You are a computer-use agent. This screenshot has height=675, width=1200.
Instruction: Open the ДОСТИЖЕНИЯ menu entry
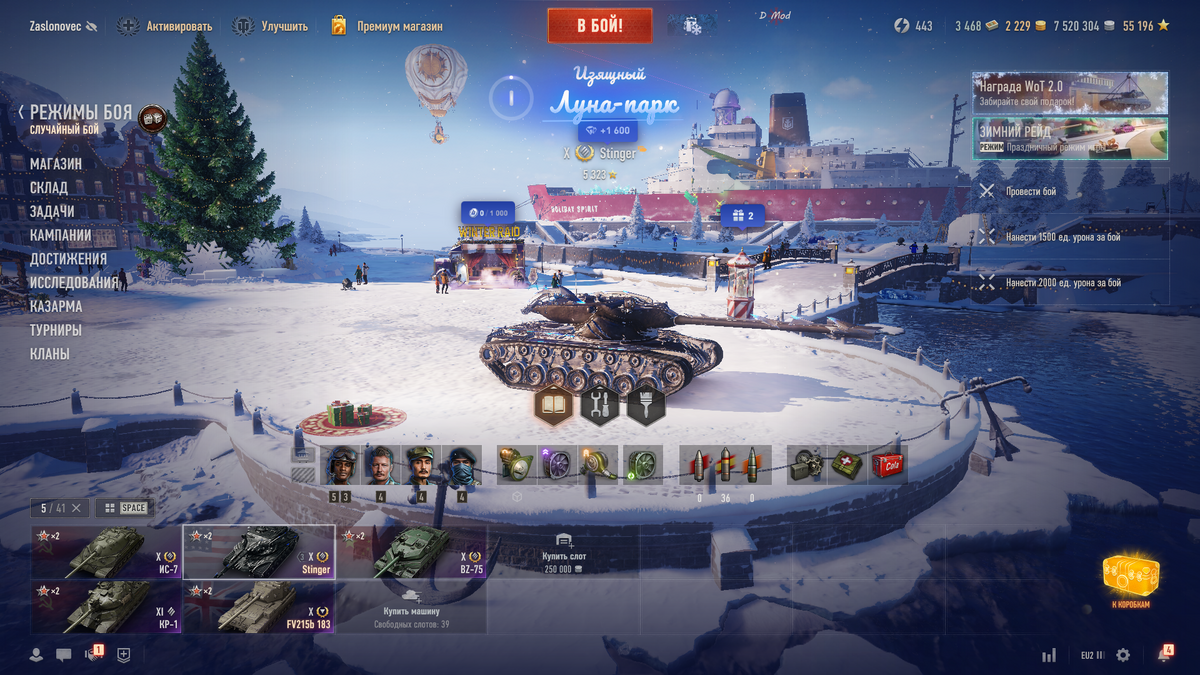68,259
